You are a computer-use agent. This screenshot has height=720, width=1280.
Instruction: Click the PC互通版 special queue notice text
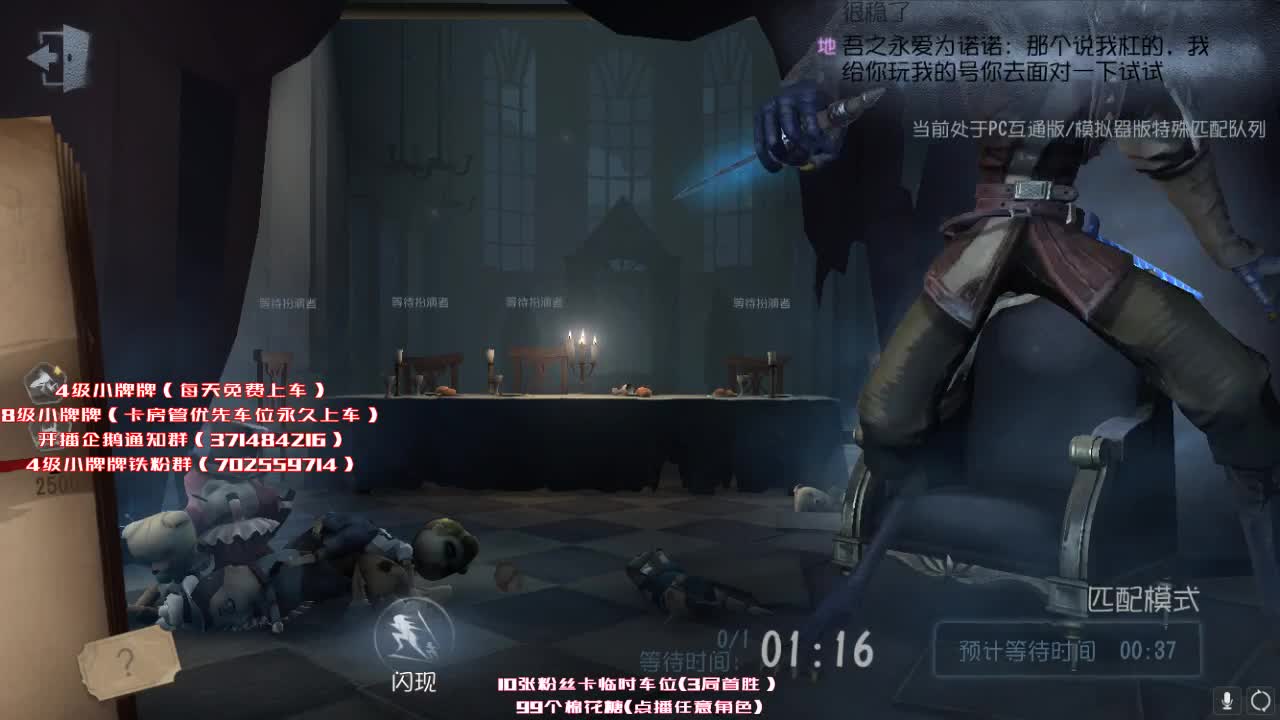1086,129
